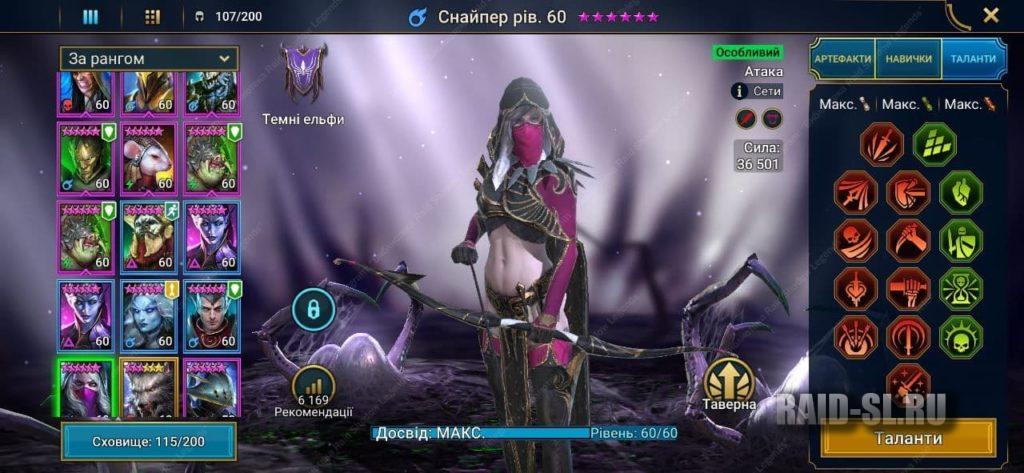Select the green shield talent icon
This screenshot has width=1024, height=473.
pos(960,240)
